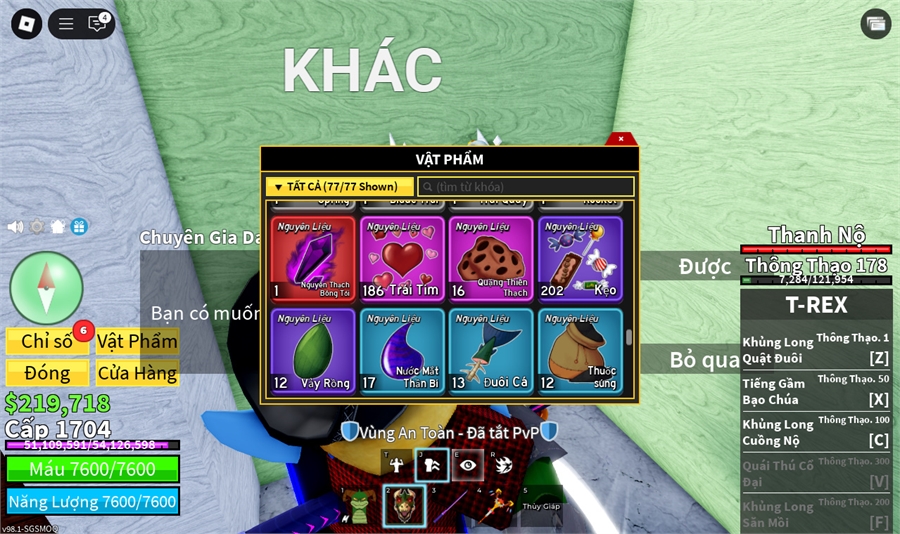Click the green compass
Viewport: 900px width, 534px height.
click(x=46, y=287)
